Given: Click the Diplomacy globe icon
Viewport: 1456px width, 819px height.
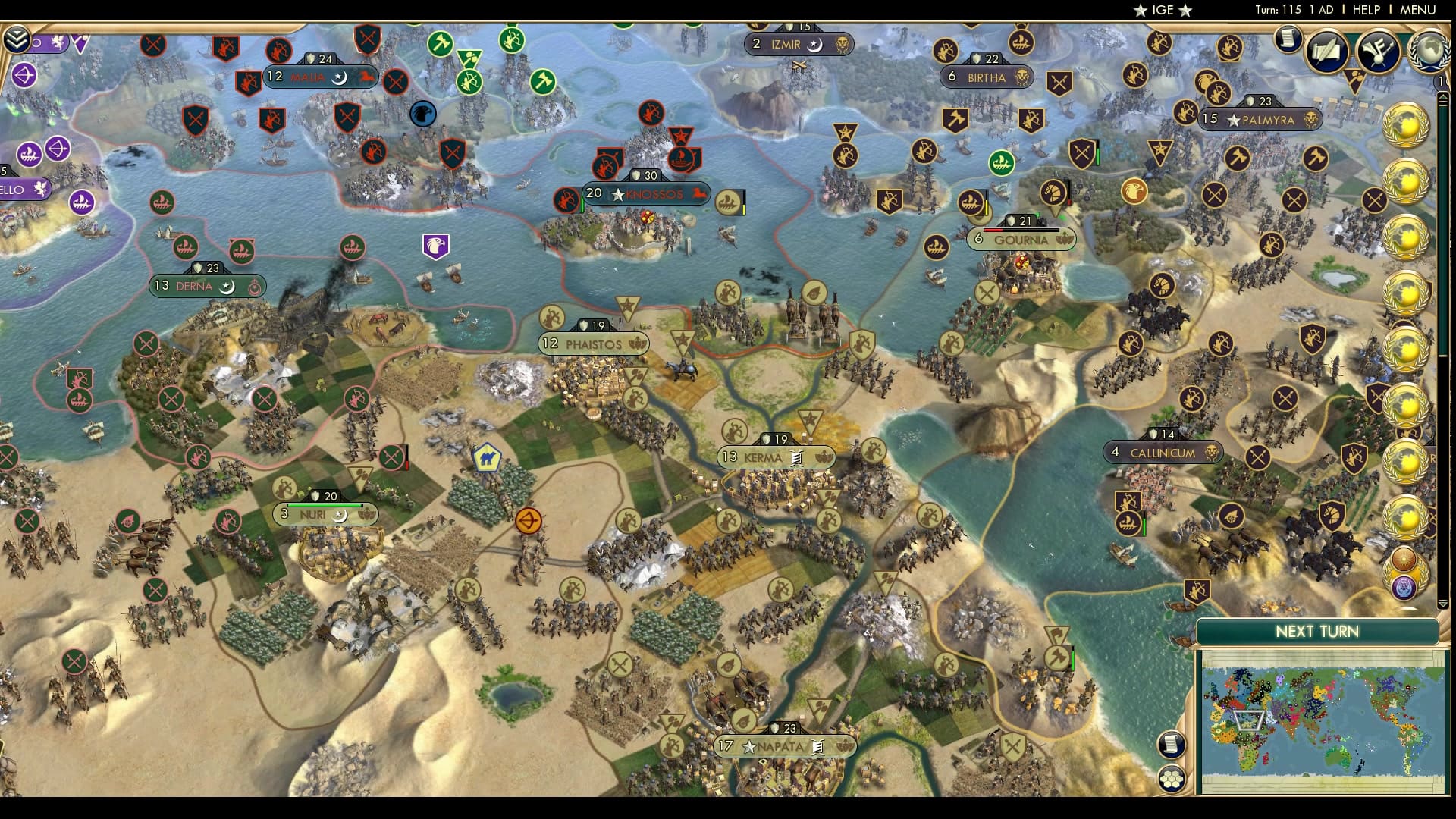Looking at the screenshot, I should click(x=1429, y=52).
